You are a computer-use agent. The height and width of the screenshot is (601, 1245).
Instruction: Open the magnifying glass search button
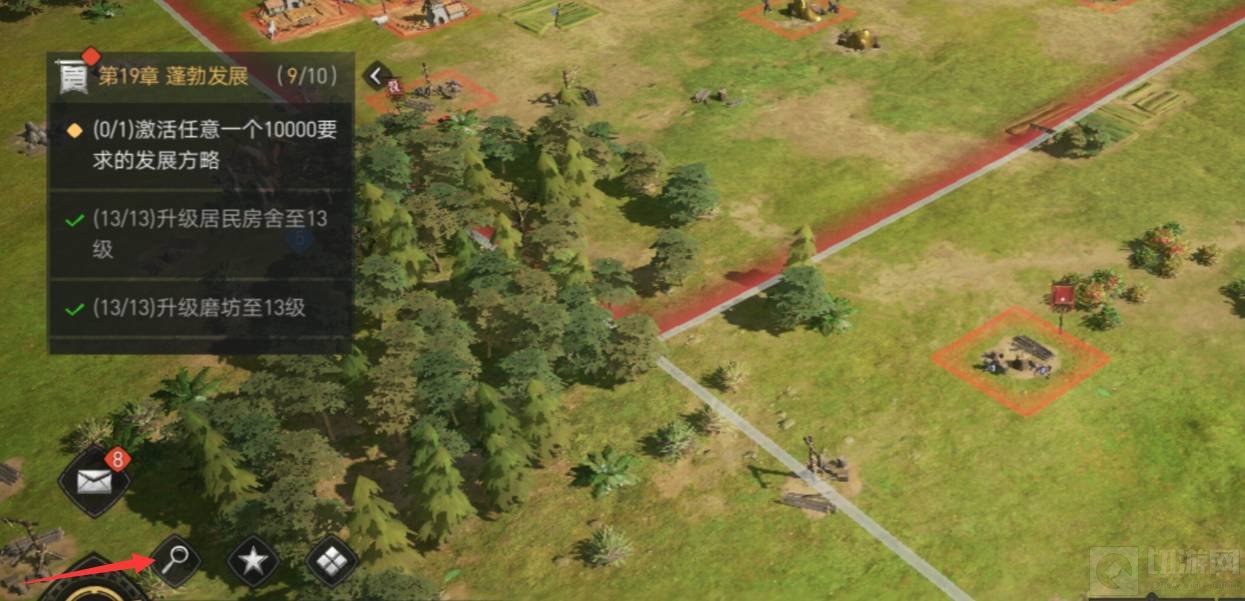[x=177, y=560]
